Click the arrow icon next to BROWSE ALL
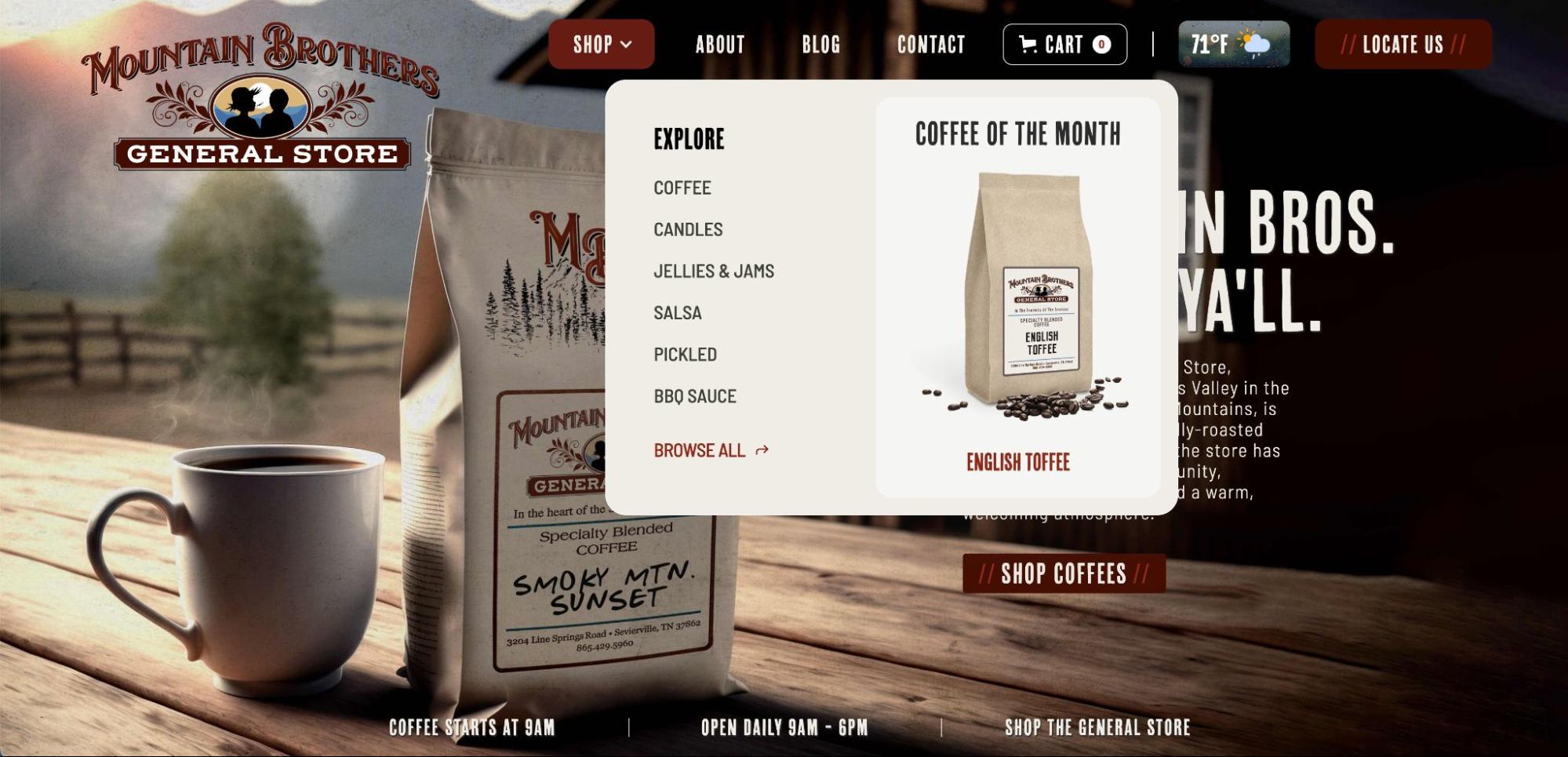 coord(761,450)
